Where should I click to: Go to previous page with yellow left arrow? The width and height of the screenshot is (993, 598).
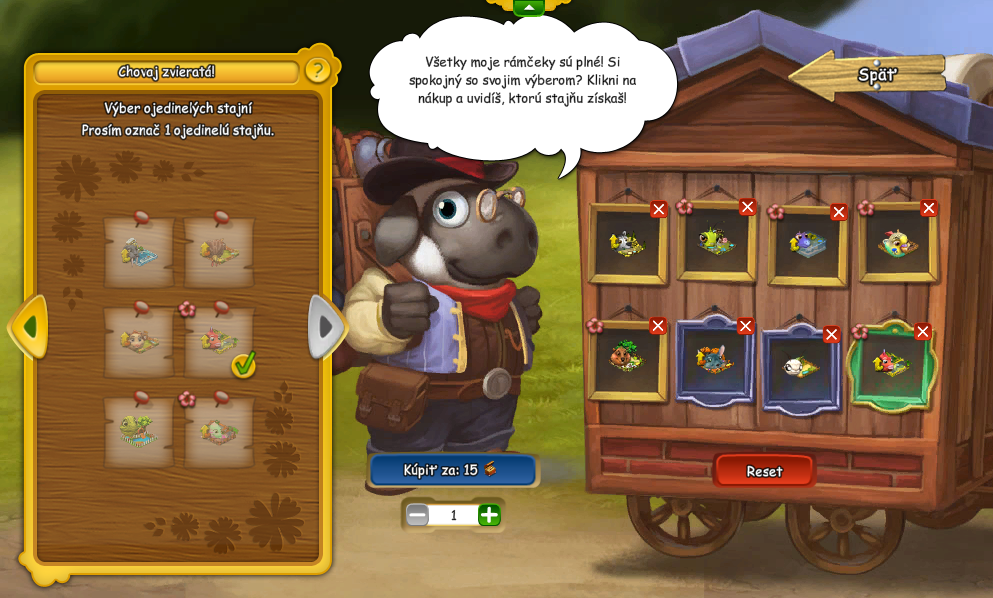tap(28, 326)
